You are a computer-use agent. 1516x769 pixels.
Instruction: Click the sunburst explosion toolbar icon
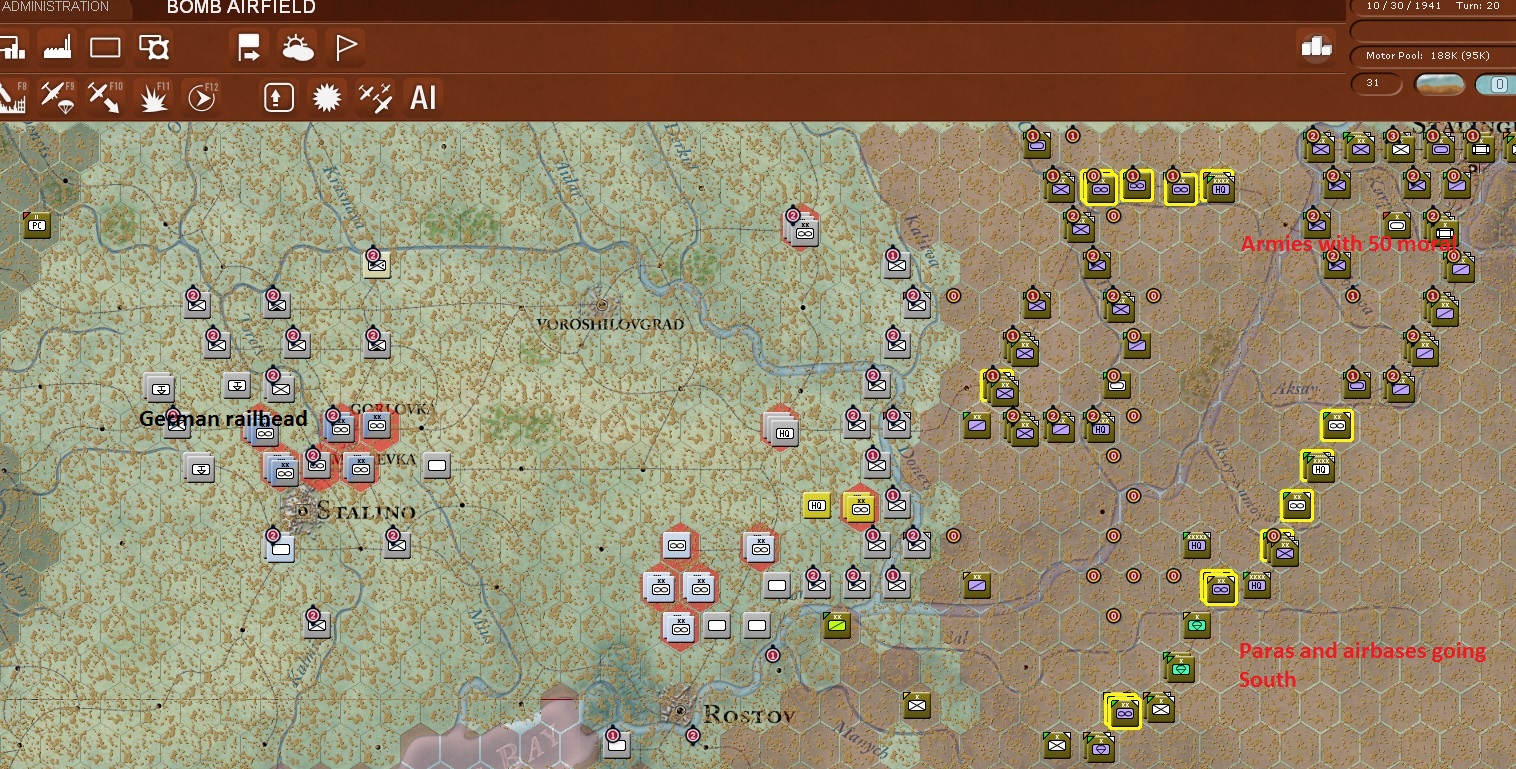click(x=326, y=97)
